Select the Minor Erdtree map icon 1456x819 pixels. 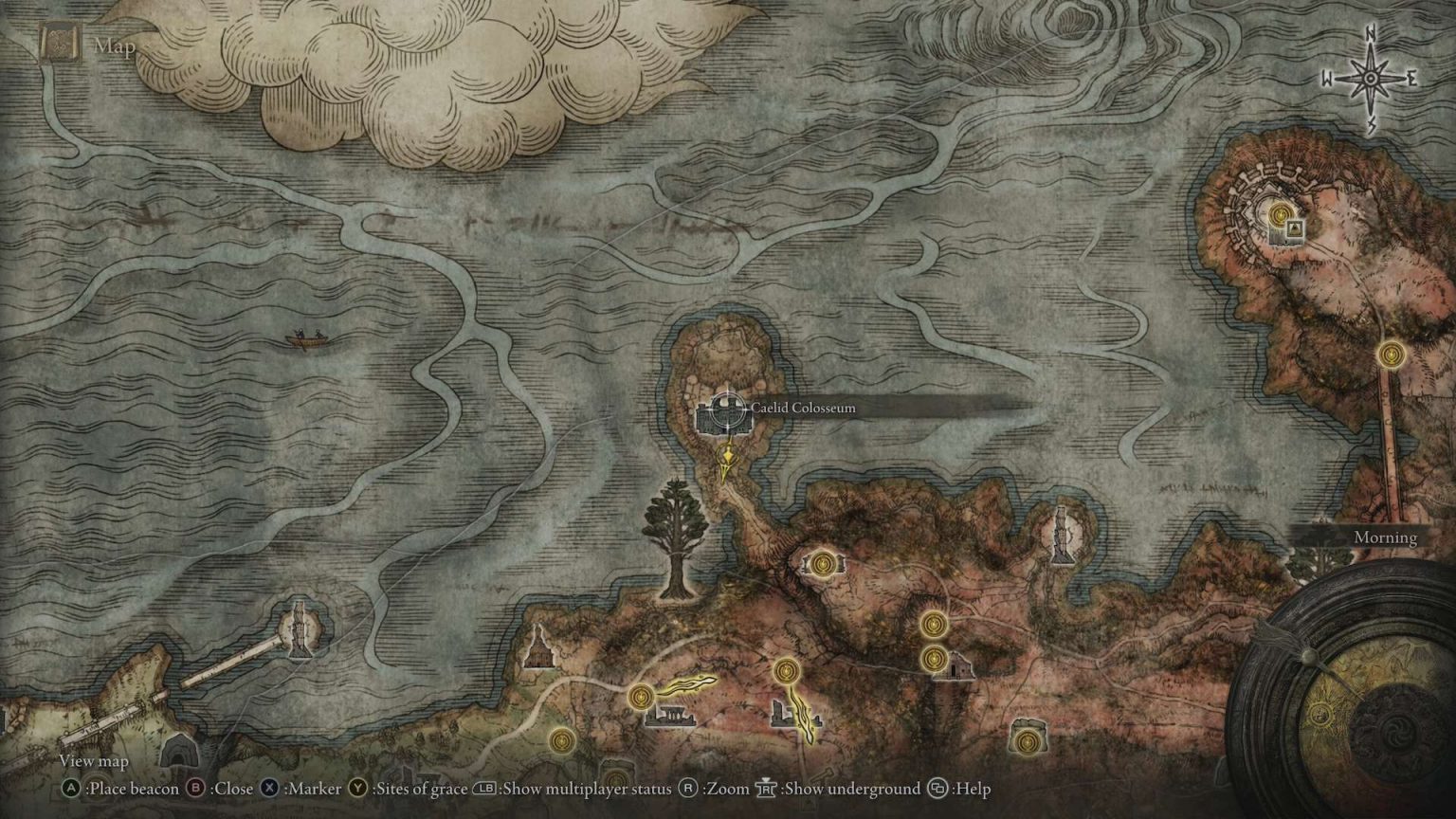pos(674,538)
